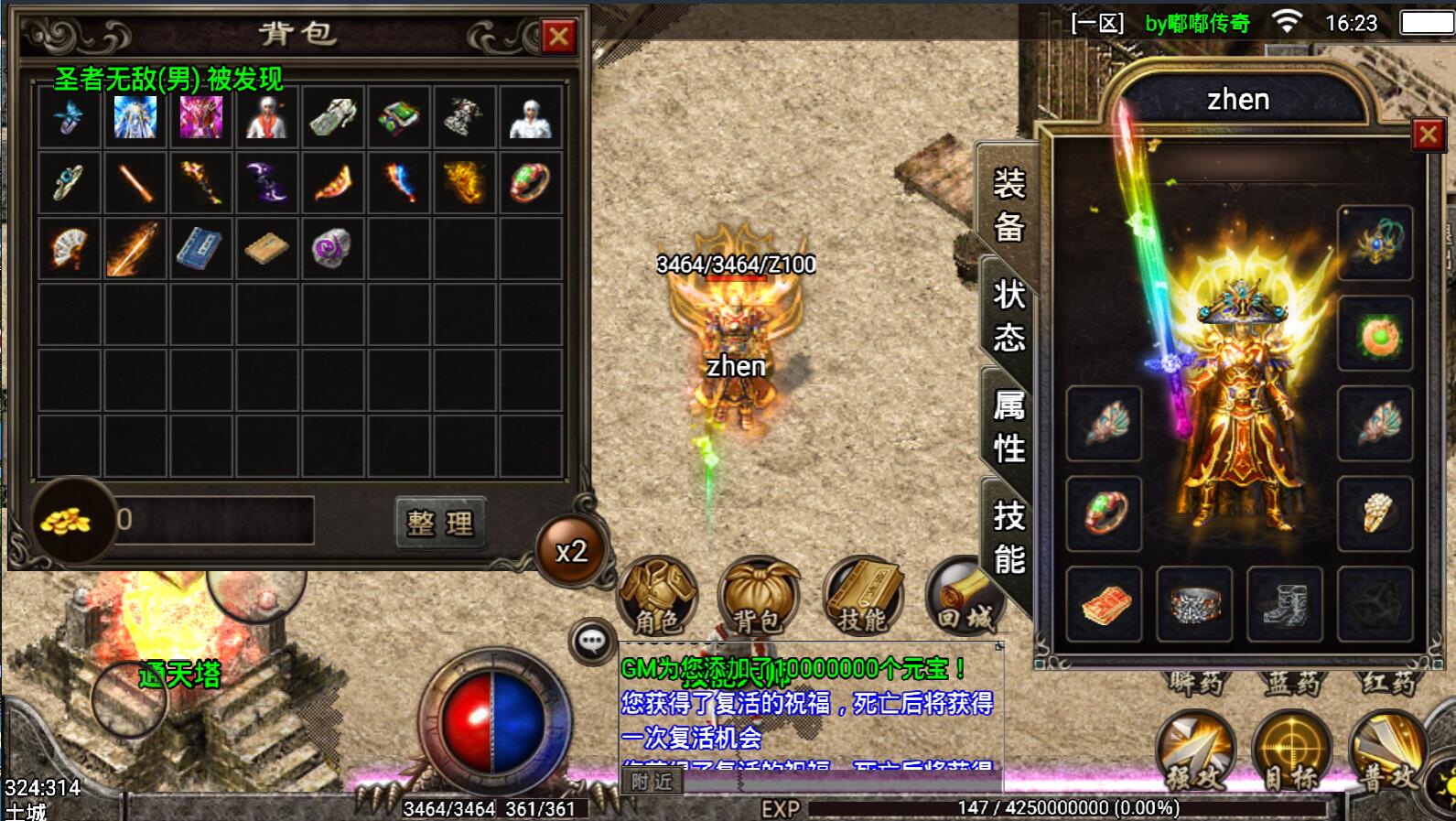Select the 技能 skills side tab
This screenshot has height=821, width=1456.
point(1008,536)
